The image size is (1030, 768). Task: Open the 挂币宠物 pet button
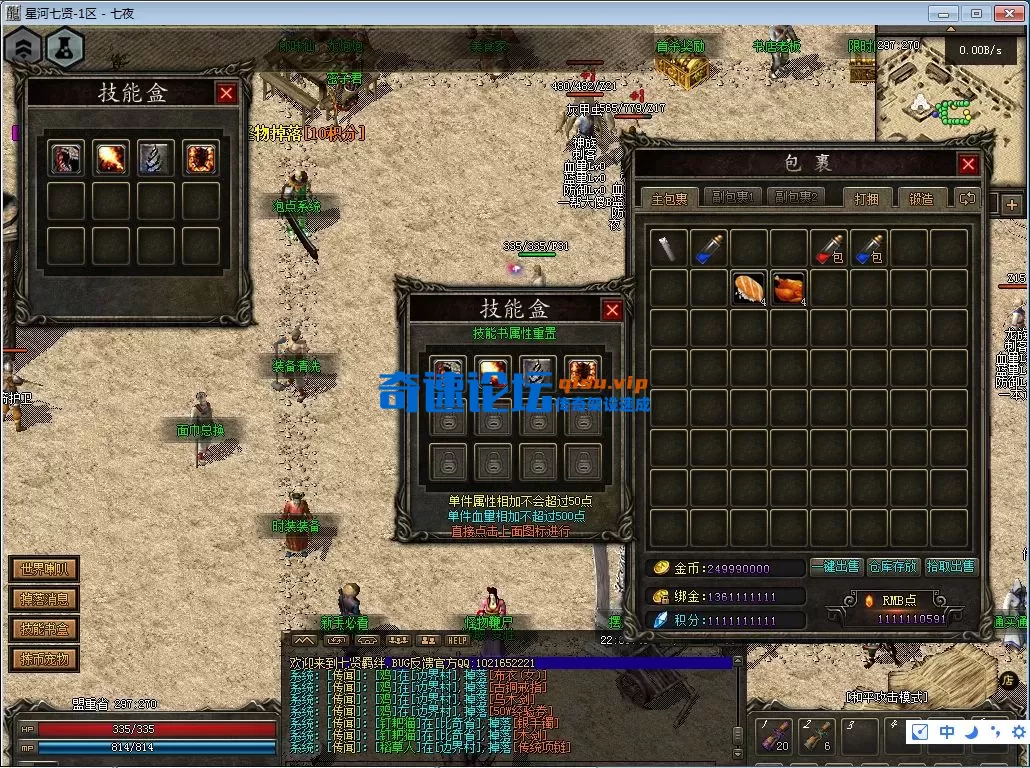click(44, 659)
